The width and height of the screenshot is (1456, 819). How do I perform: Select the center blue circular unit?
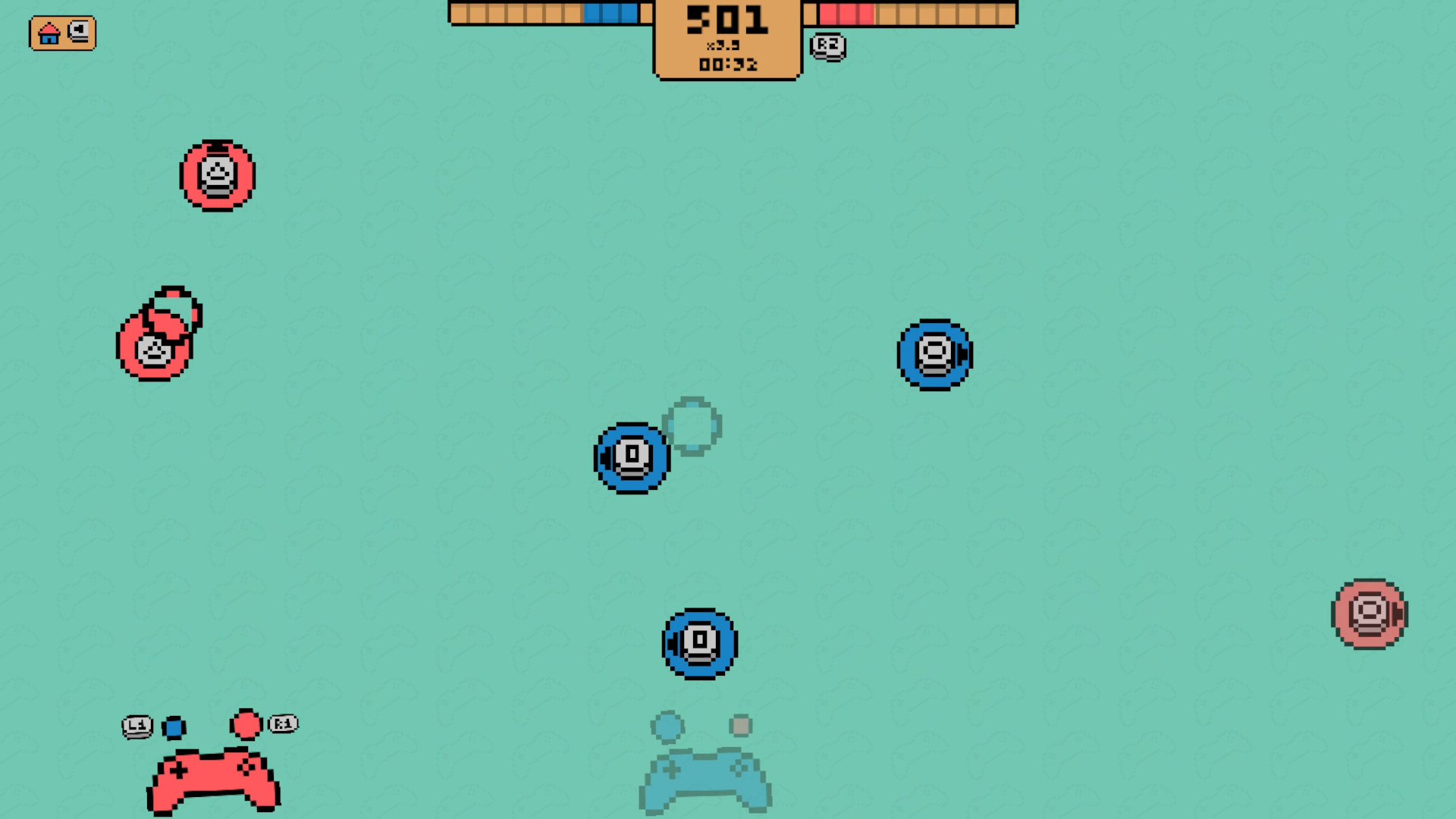[630, 456]
